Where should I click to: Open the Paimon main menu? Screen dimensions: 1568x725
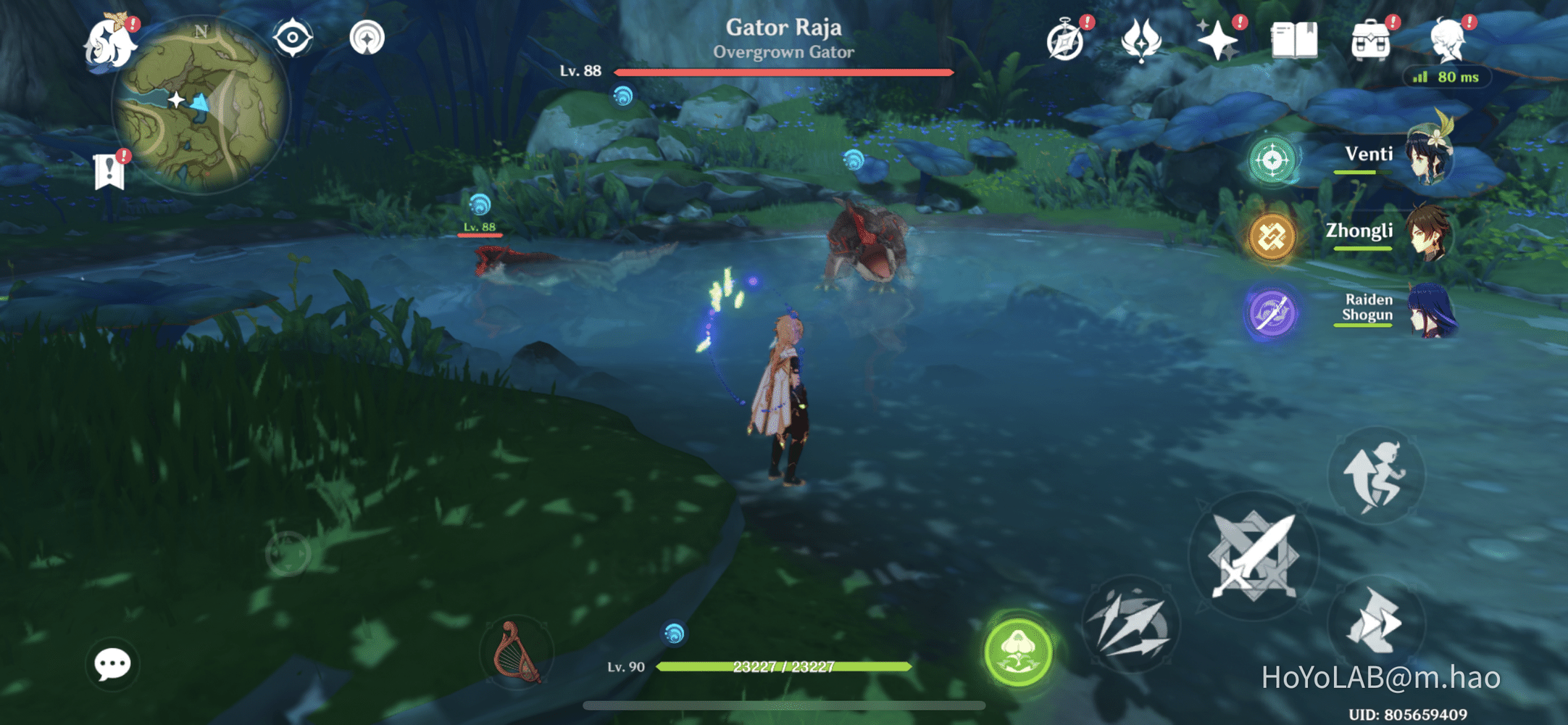click(110, 41)
